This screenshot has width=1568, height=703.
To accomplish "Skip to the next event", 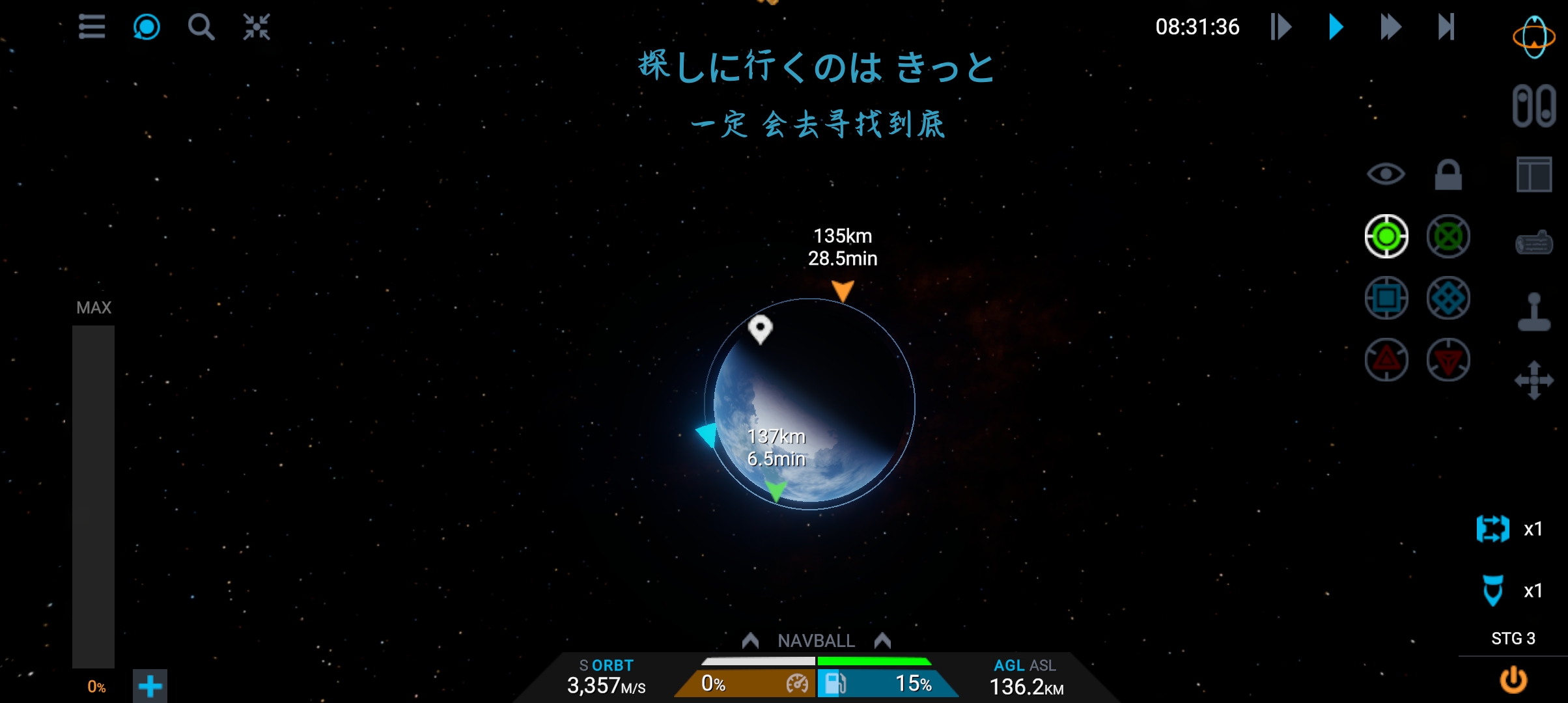I will tap(1446, 27).
